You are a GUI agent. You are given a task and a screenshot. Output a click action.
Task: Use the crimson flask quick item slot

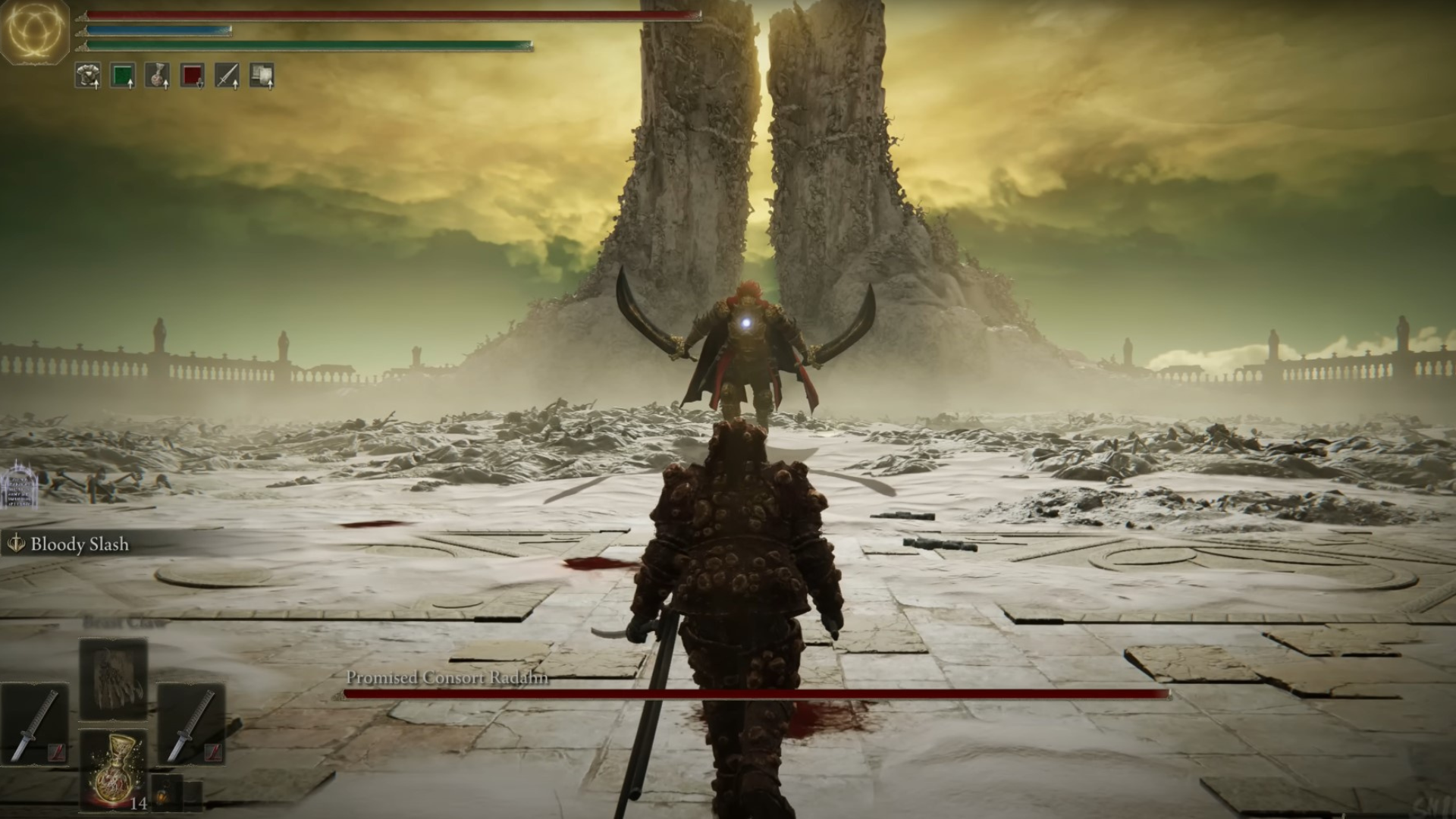pos(114,769)
